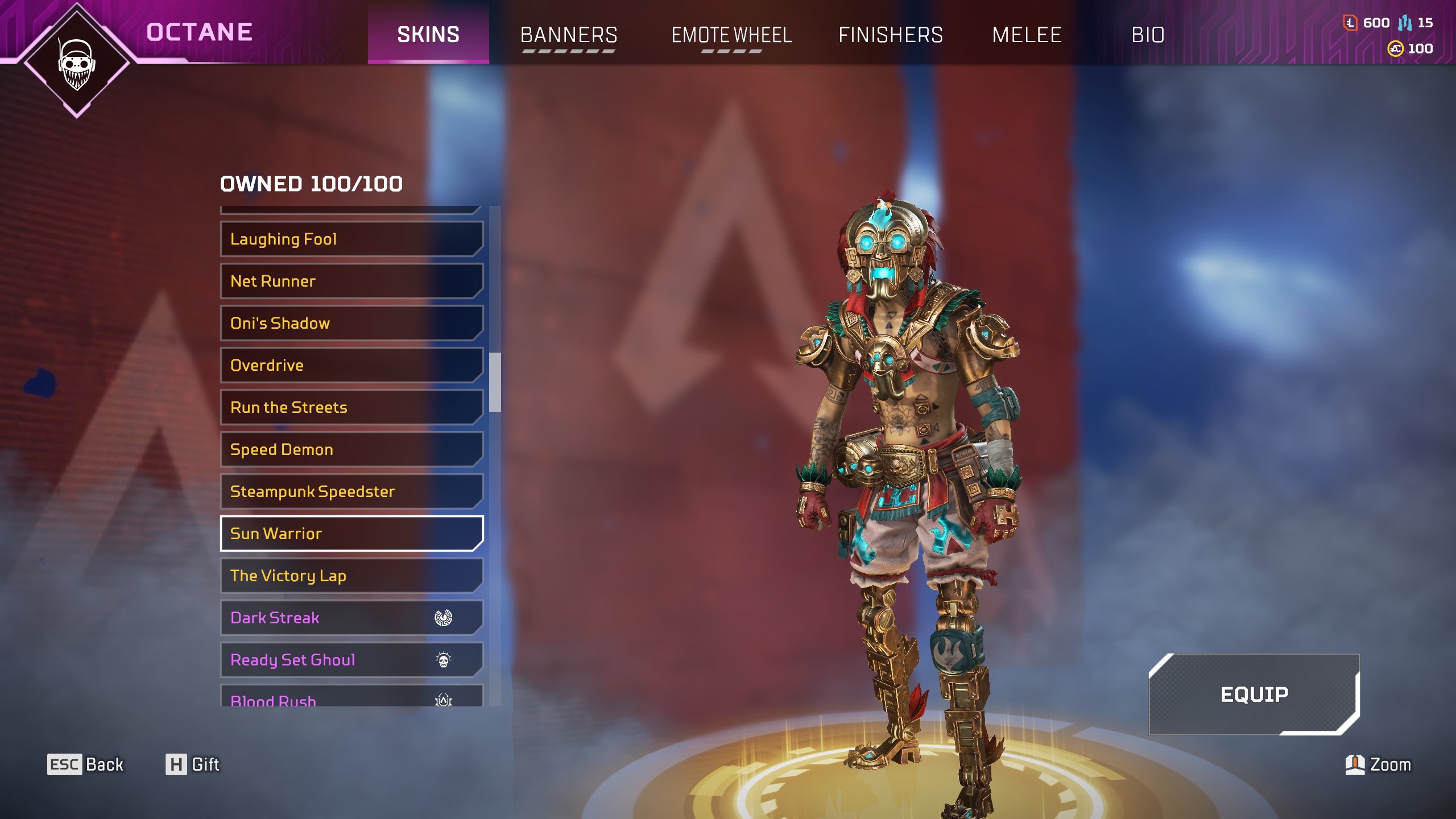Switch to the Banners tab
Image resolution: width=1456 pixels, height=819 pixels.
click(569, 35)
